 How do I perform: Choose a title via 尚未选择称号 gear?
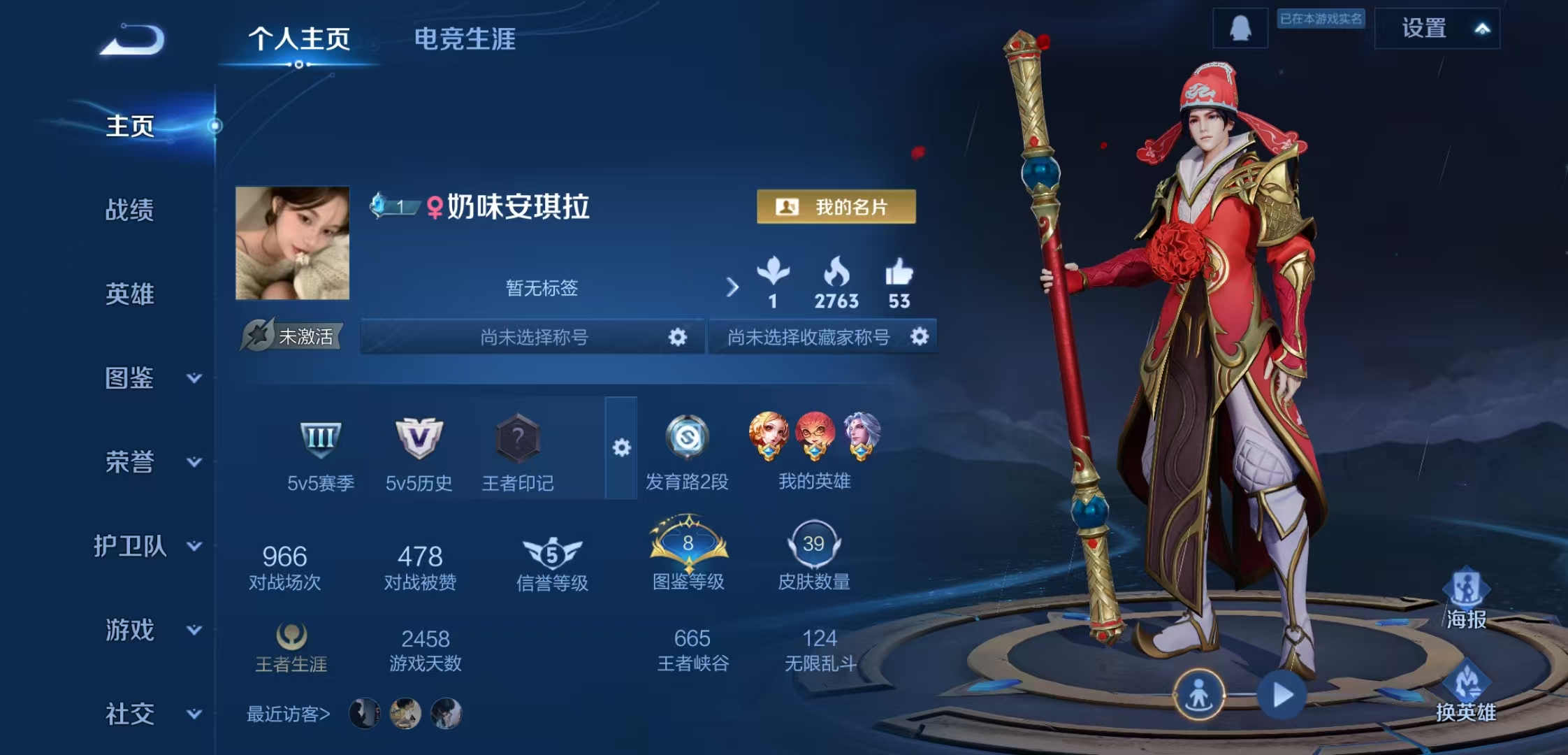(x=677, y=338)
